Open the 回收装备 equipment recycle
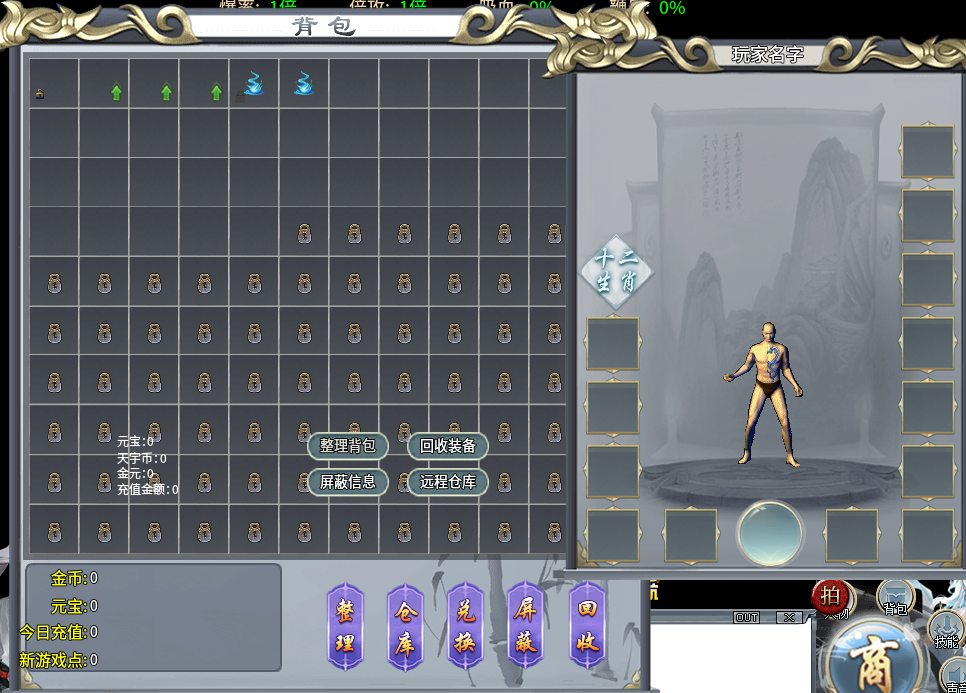 click(x=448, y=446)
